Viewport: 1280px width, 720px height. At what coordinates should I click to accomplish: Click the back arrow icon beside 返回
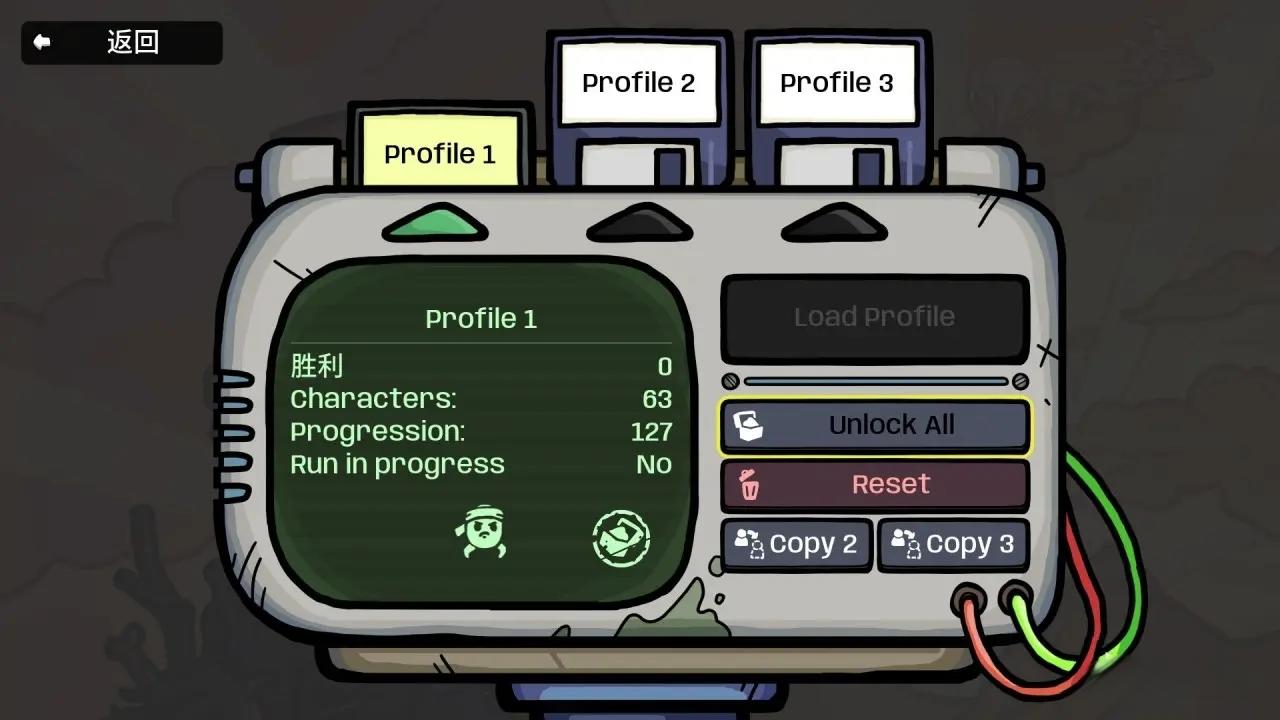(40, 41)
